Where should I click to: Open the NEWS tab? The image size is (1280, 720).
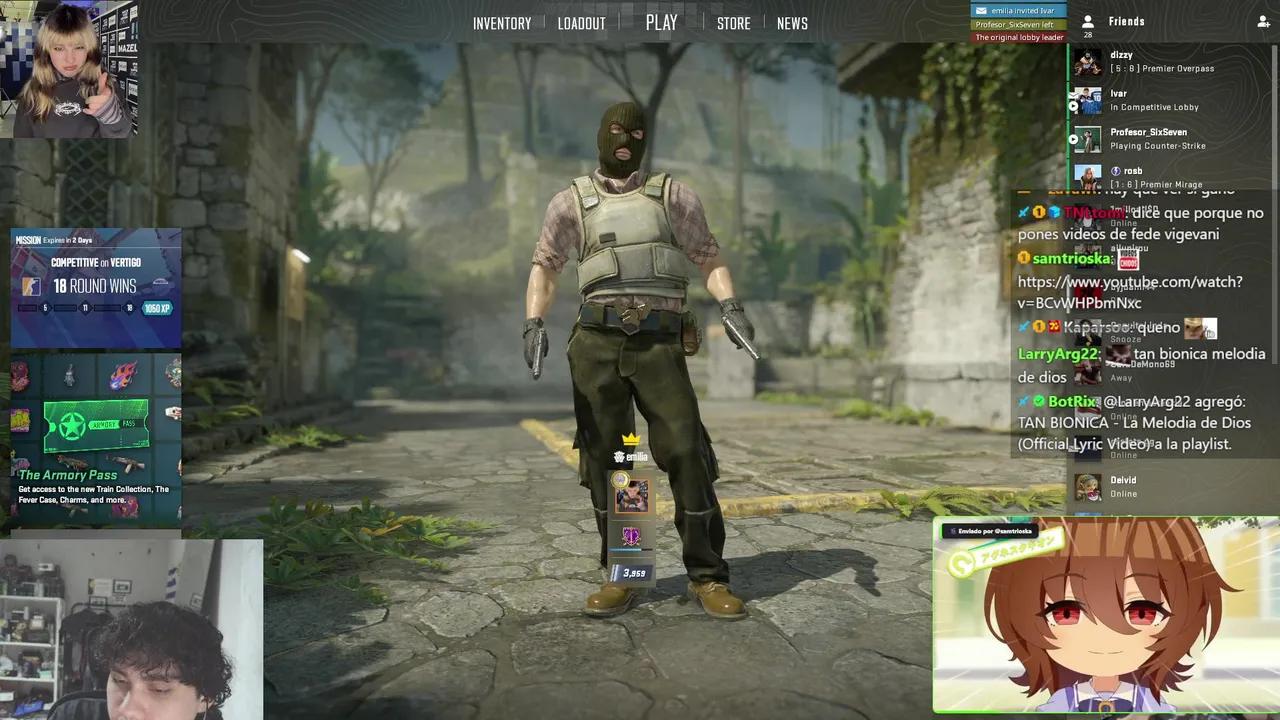click(792, 22)
